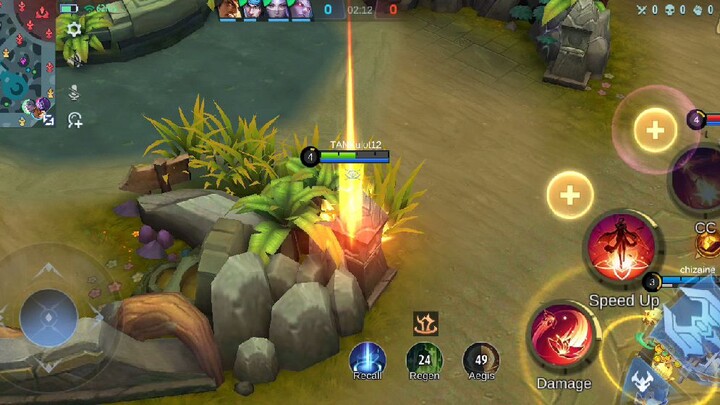Activate the Damage skill
This screenshot has height=405, width=720.
point(563,337)
